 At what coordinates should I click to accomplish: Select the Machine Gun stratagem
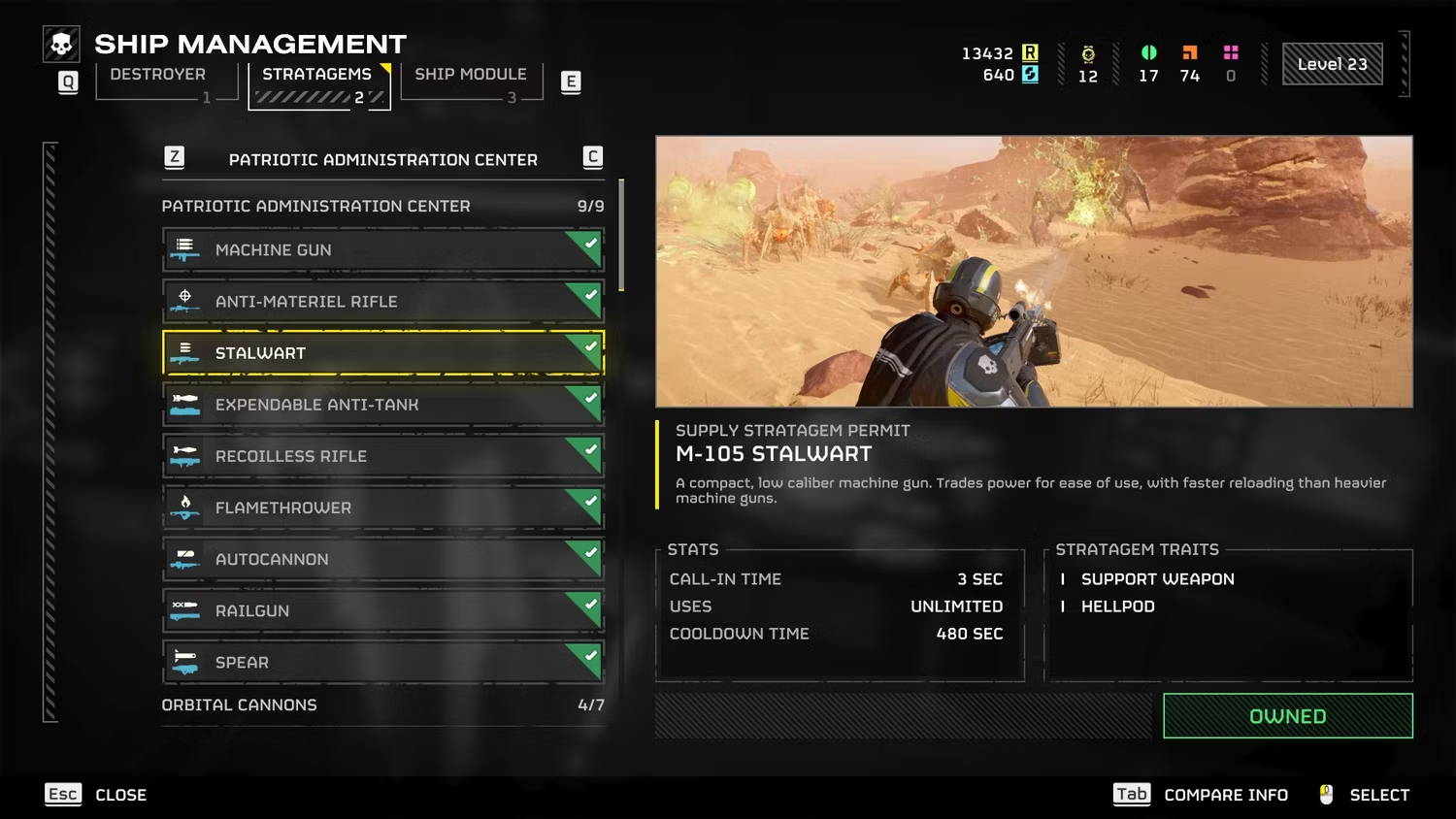[382, 250]
